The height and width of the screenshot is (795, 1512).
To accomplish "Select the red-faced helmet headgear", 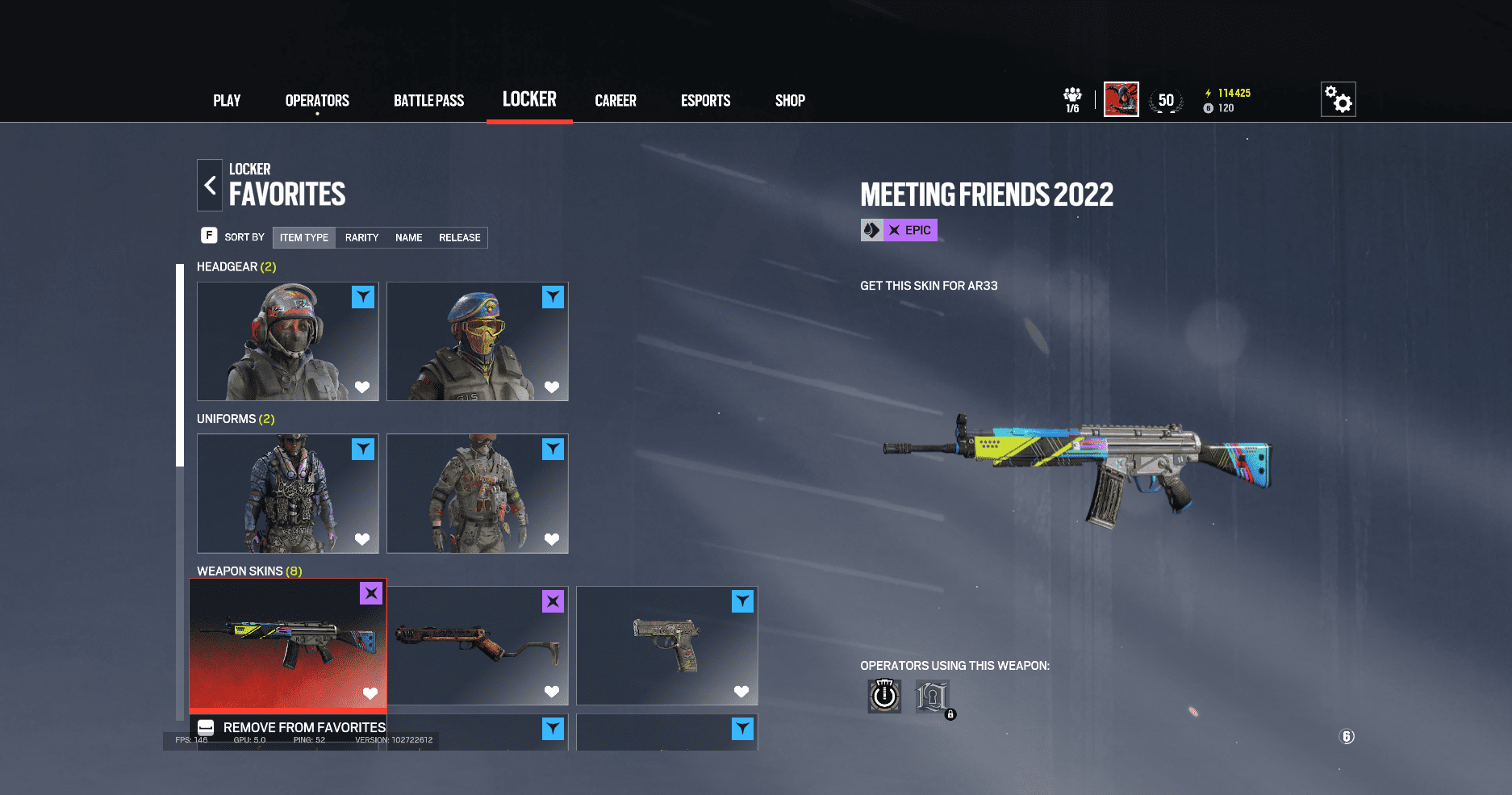I will 287,341.
